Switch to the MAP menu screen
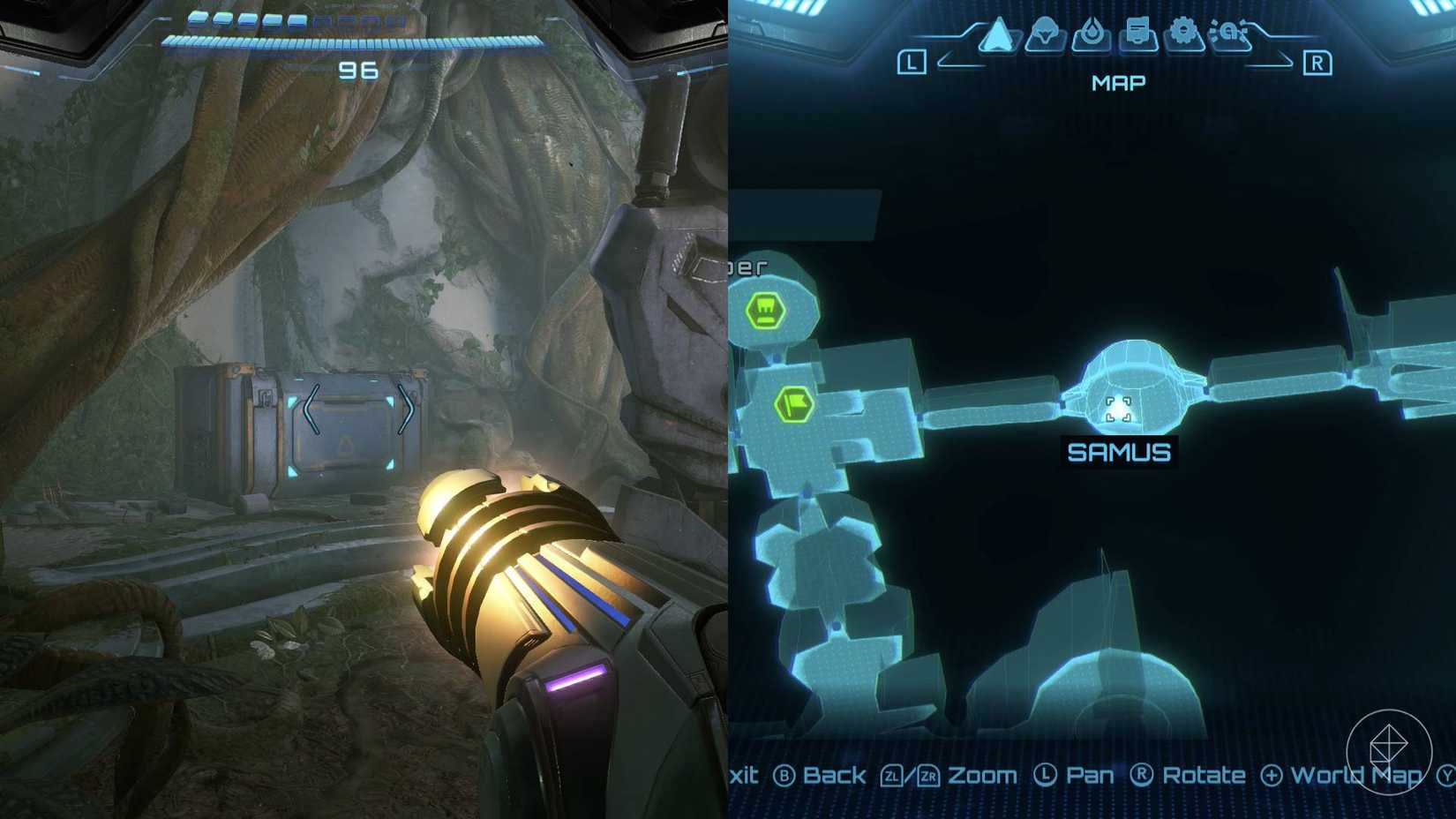Viewport: 1456px width, 819px height. point(1116,82)
